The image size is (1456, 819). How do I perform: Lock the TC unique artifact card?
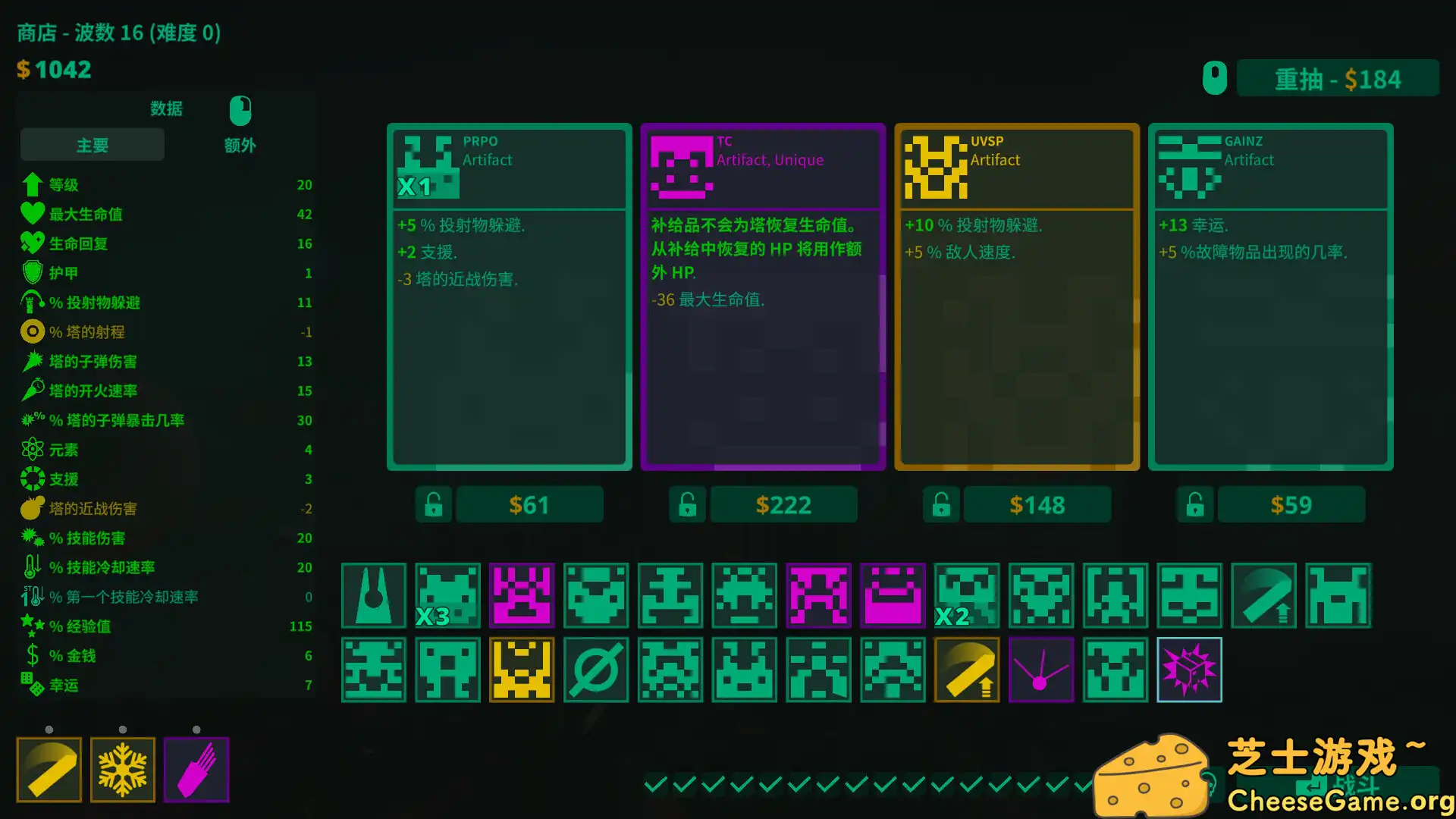coord(686,504)
